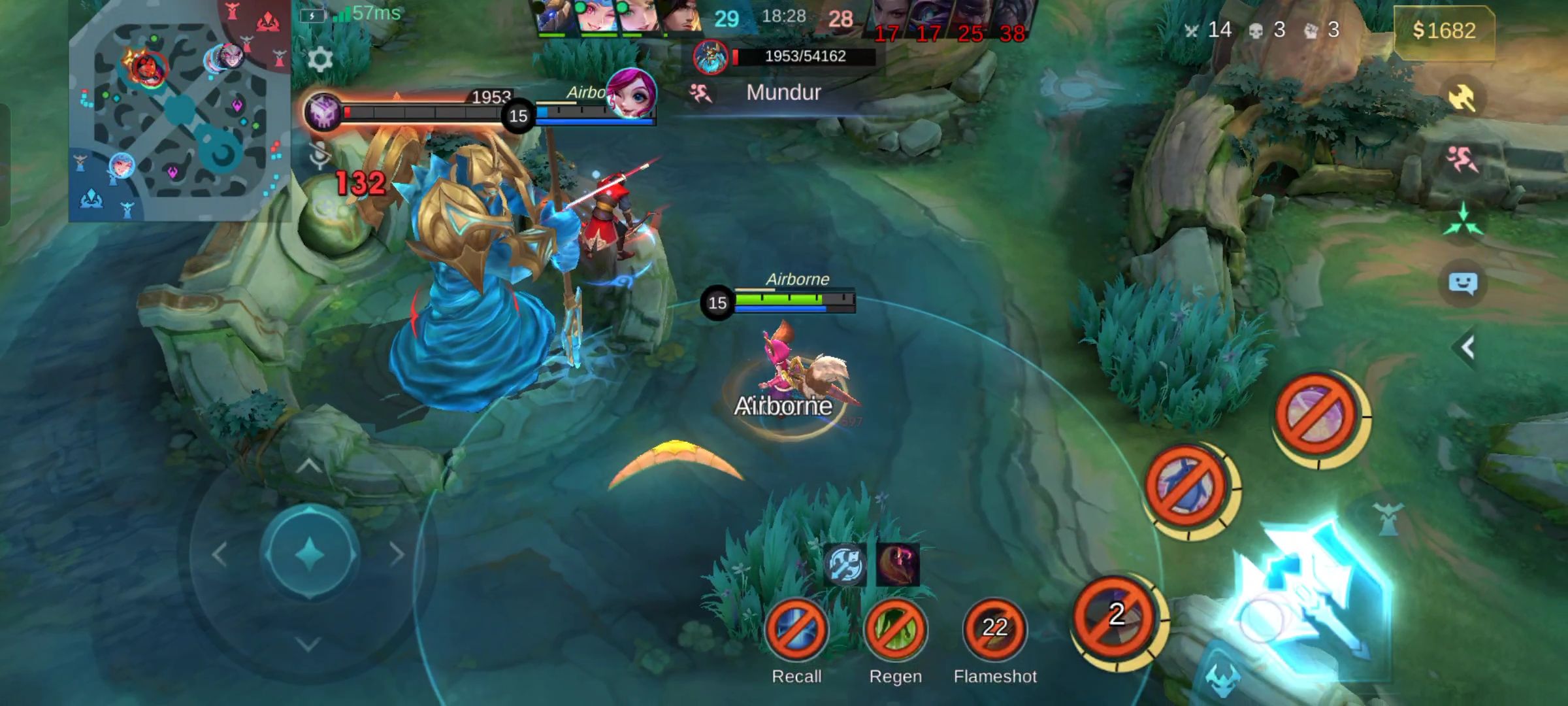Use the trident equipment active item
Viewport: 1568px width, 706px height.
[x=844, y=563]
